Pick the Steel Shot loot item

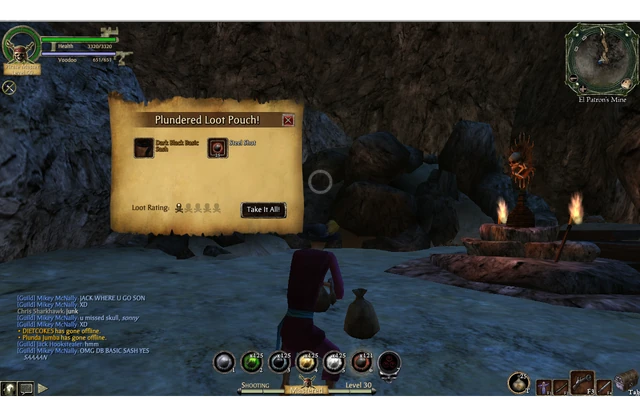tap(218, 149)
